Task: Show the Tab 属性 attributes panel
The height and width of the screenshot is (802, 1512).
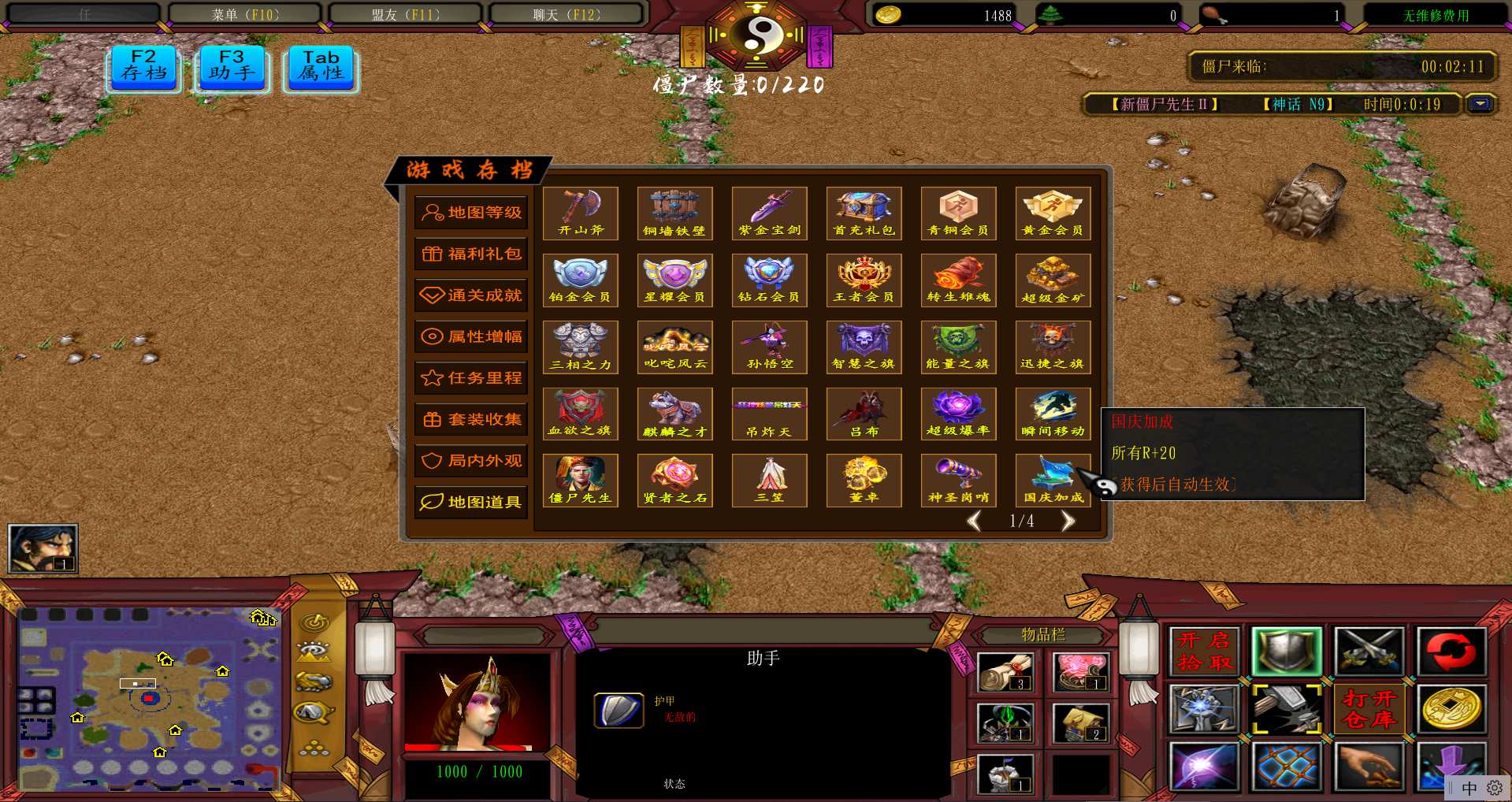Action: click(x=321, y=68)
